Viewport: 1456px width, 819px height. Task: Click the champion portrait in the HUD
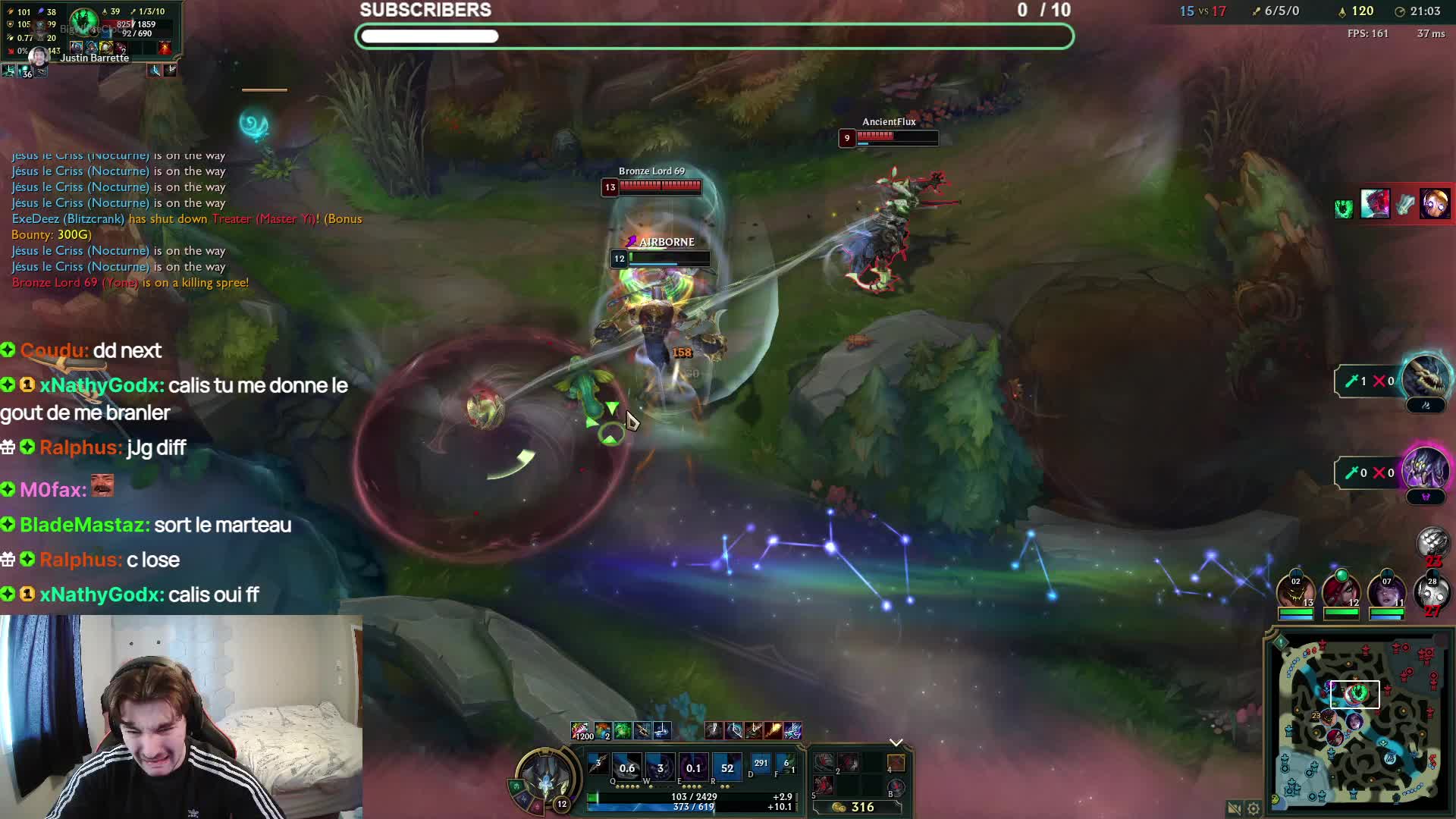[545, 777]
